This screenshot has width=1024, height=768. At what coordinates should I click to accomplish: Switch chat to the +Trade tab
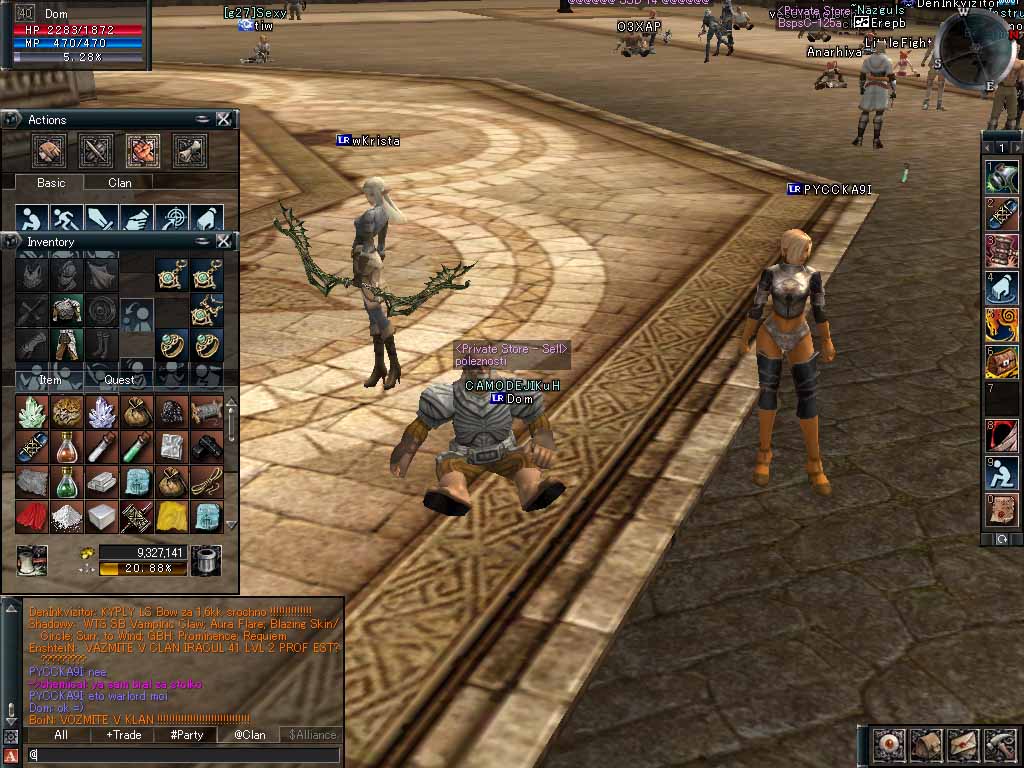[x=124, y=735]
